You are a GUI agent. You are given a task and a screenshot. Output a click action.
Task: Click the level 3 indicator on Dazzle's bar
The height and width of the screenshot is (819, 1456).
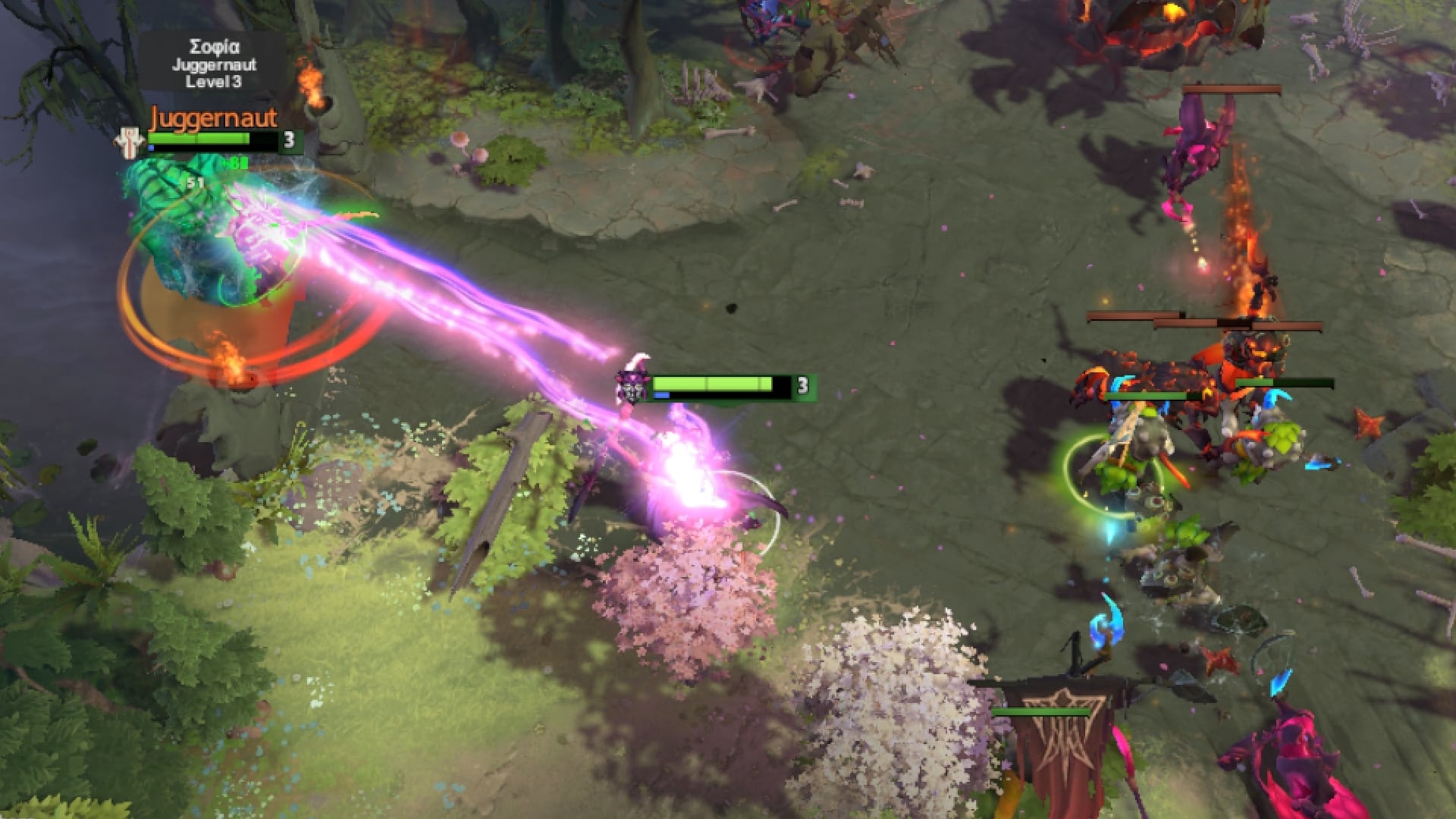pyautogui.click(x=804, y=386)
